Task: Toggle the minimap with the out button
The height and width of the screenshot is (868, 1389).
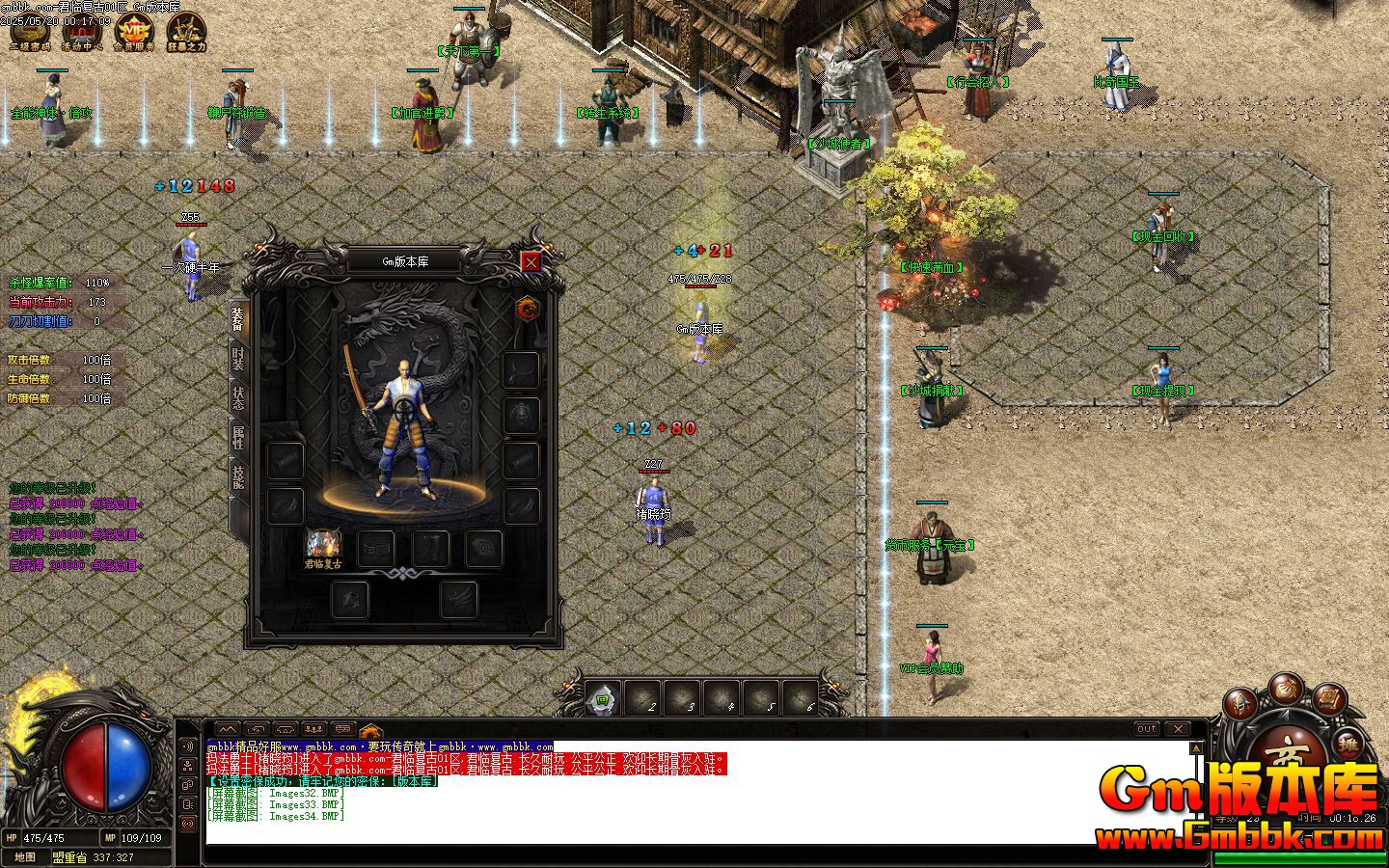Action: (1147, 730)
